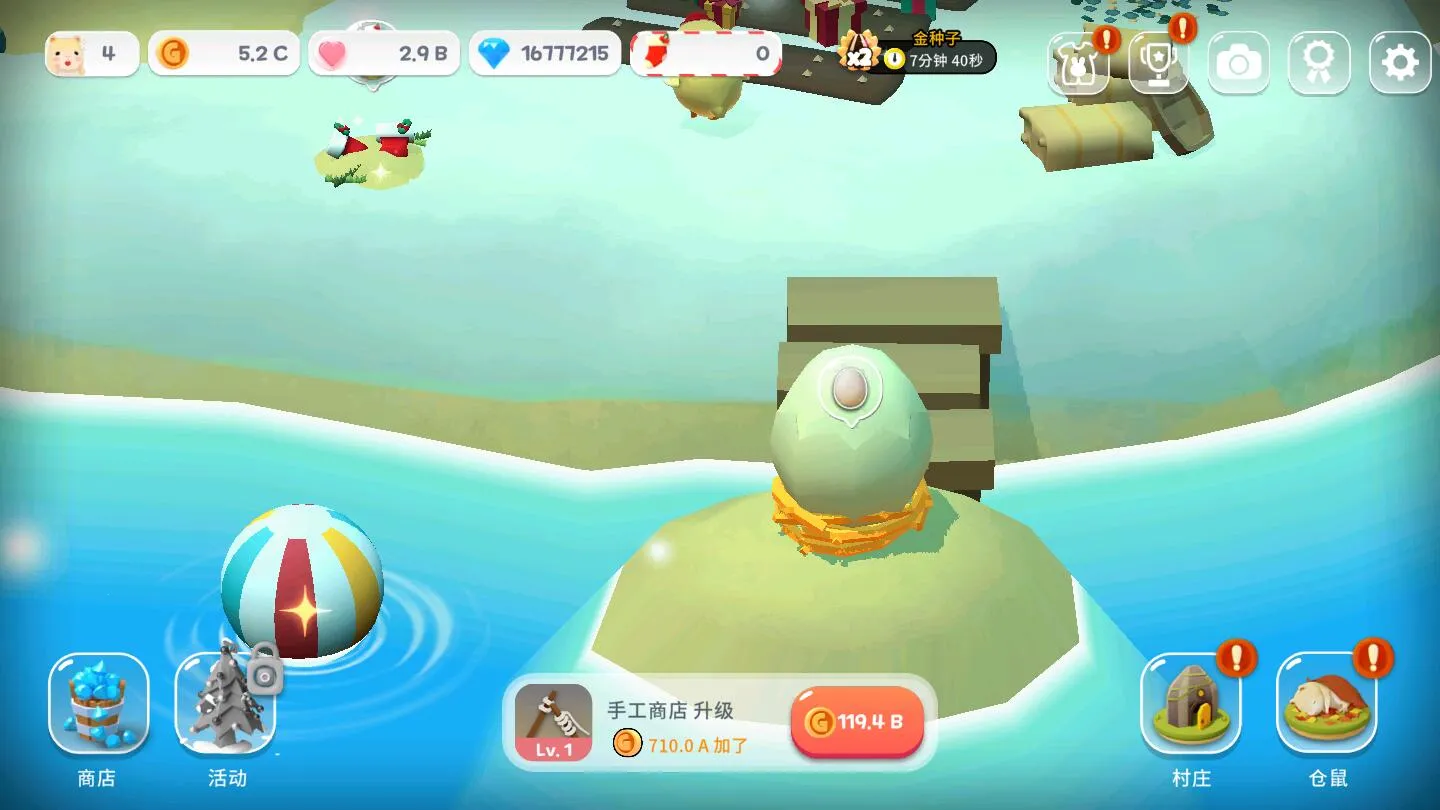Click the beach ball floating in water

click(x=301, y=584)
